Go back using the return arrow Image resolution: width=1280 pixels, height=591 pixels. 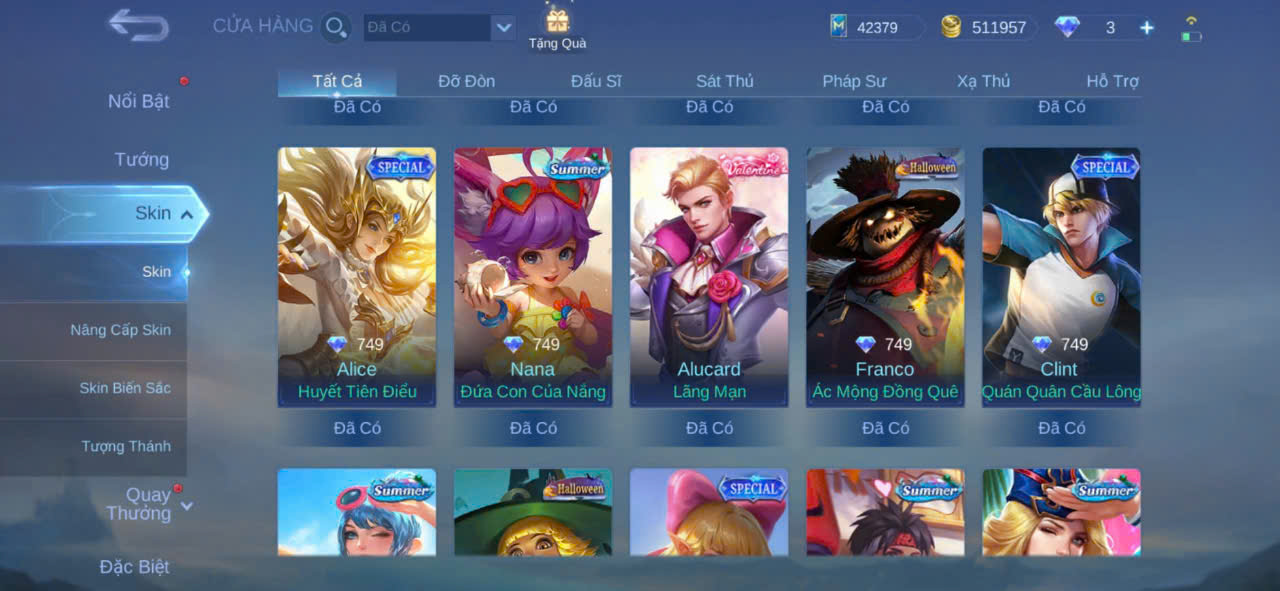coord(138,25)
